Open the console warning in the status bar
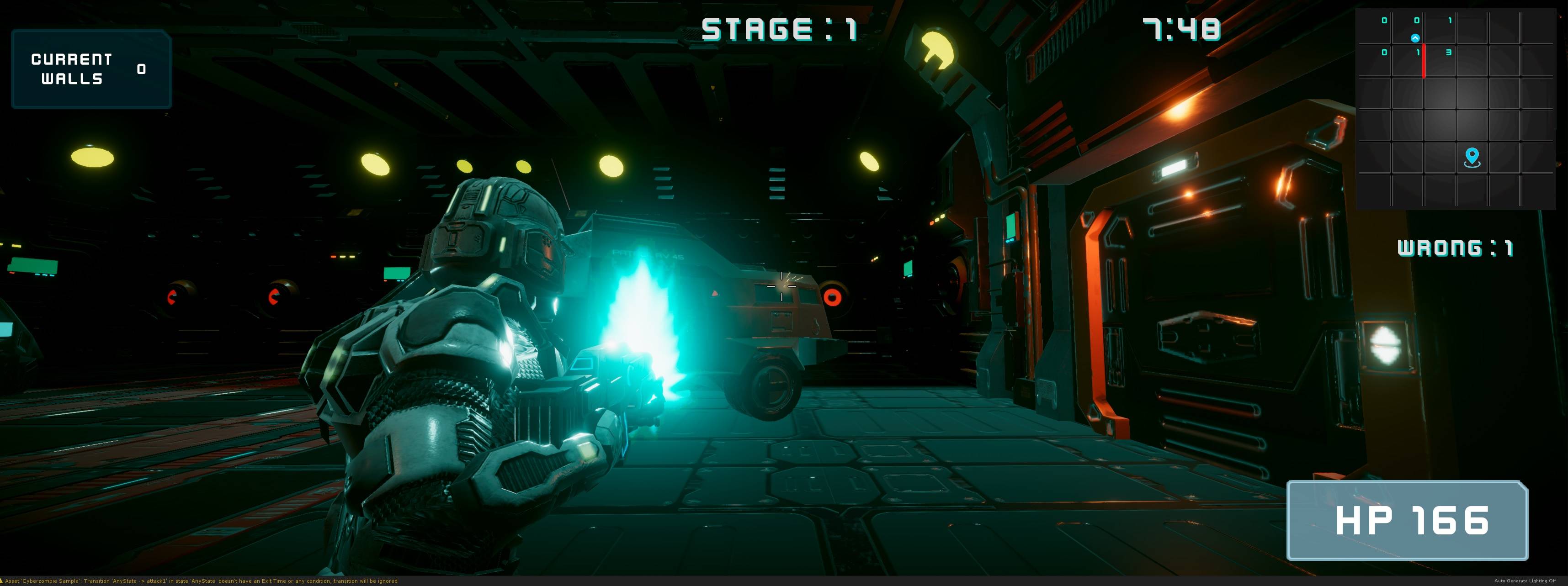 201,581
